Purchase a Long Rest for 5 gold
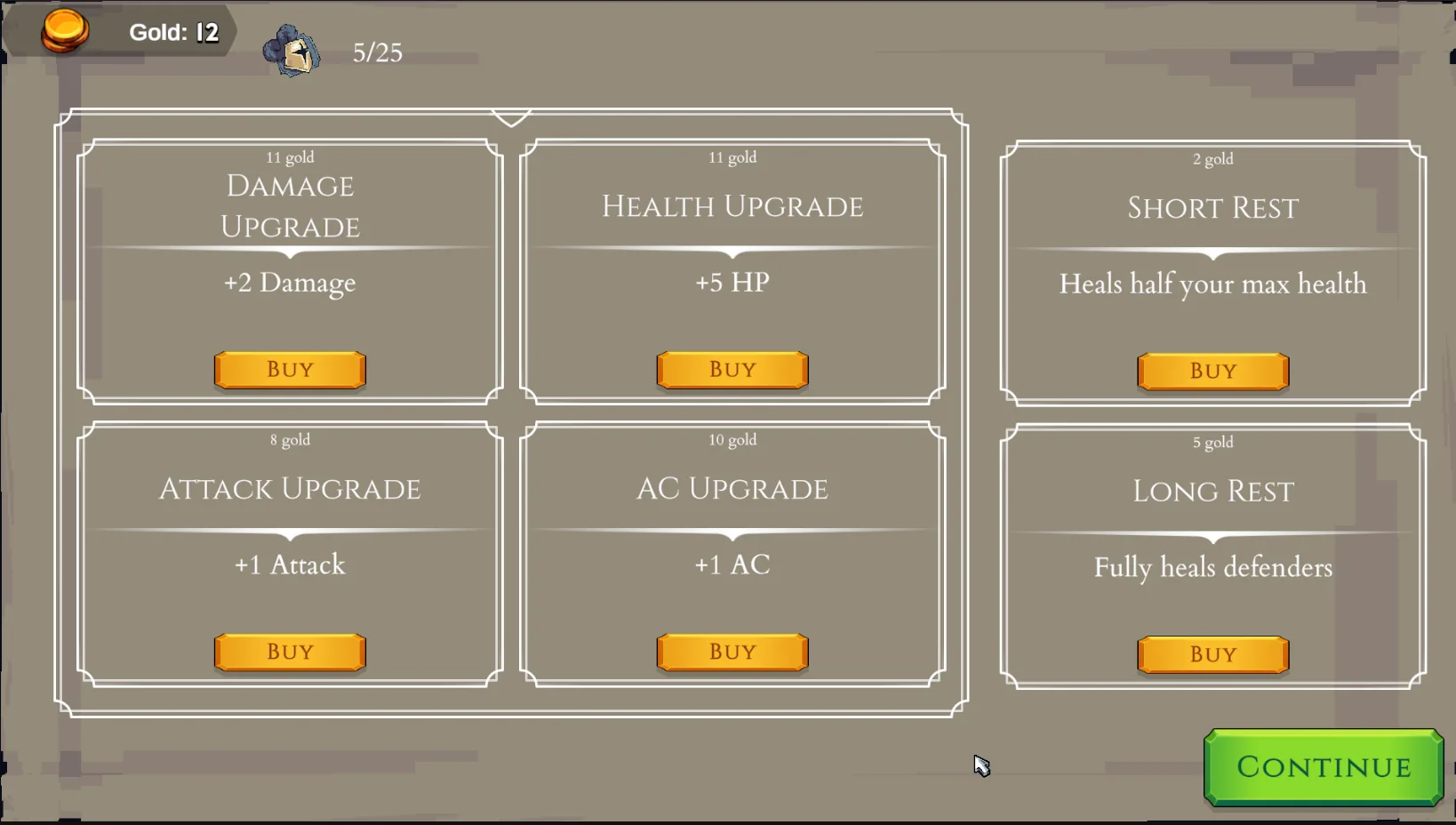Image resolution: width=1456 pixels, height=825 pixels. [x=1212, y=653]
